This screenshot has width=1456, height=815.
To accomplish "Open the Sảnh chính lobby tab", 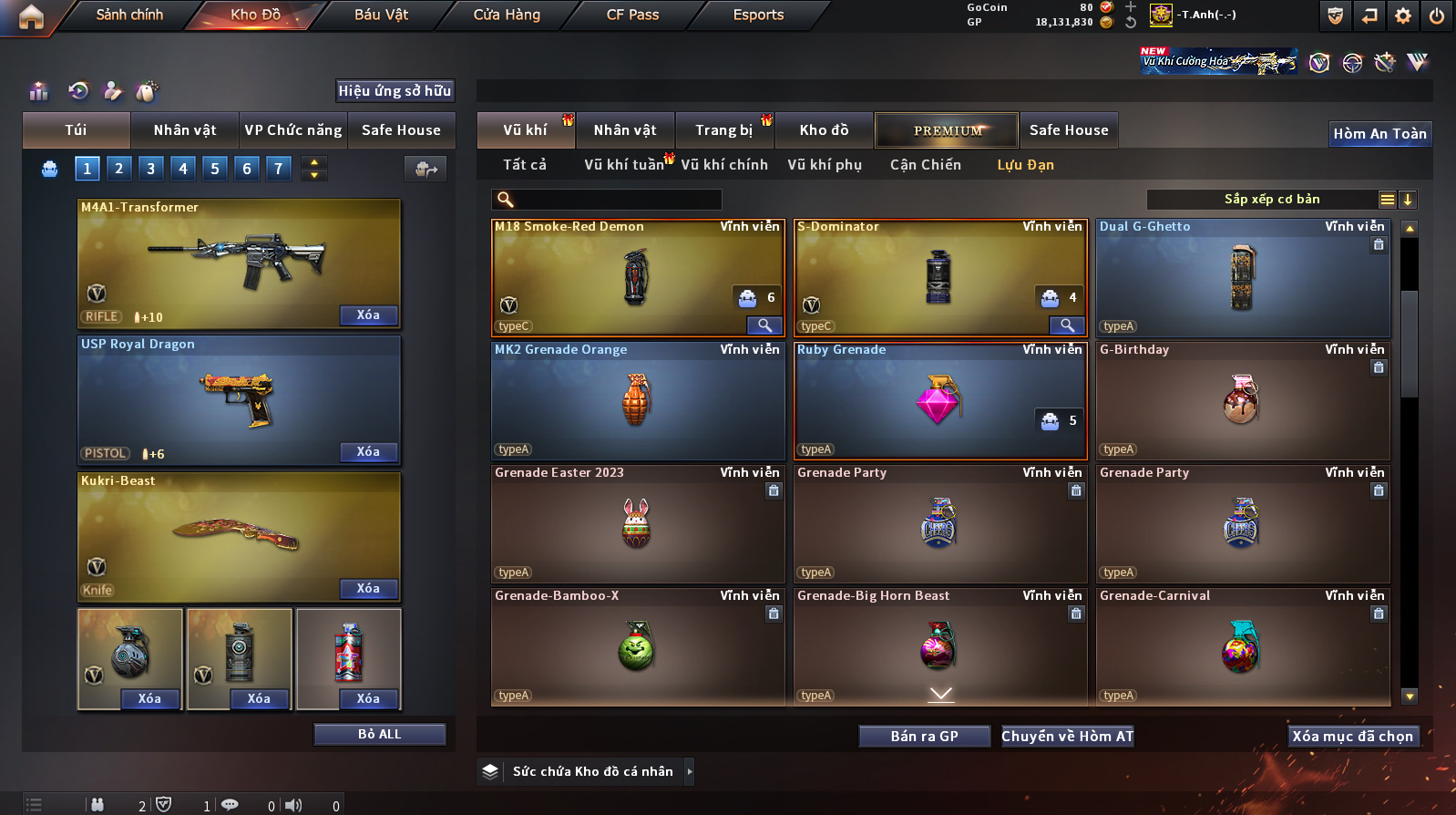I will 129,15.
